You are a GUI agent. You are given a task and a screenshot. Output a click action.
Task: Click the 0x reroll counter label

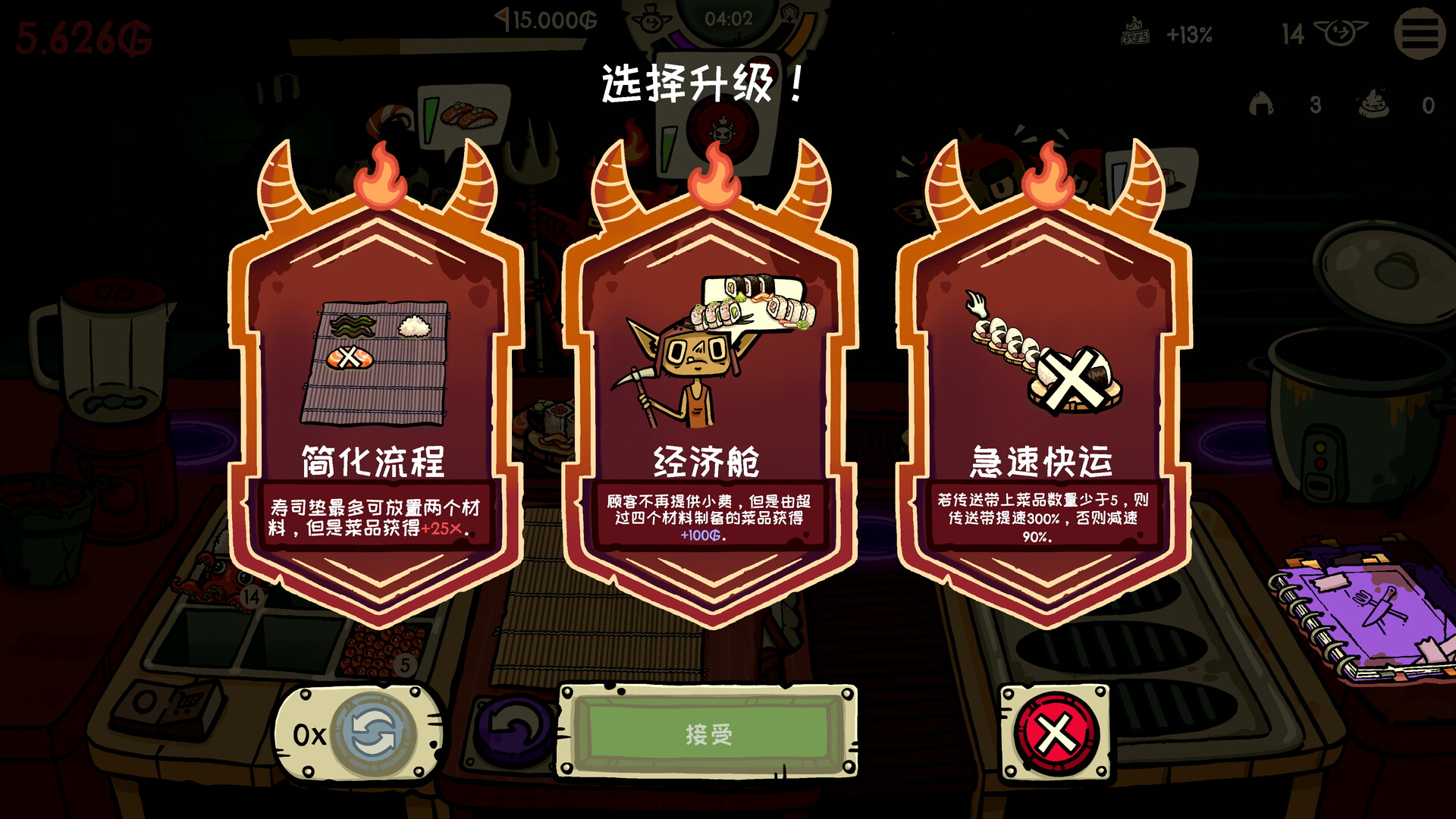click(310, 734)
